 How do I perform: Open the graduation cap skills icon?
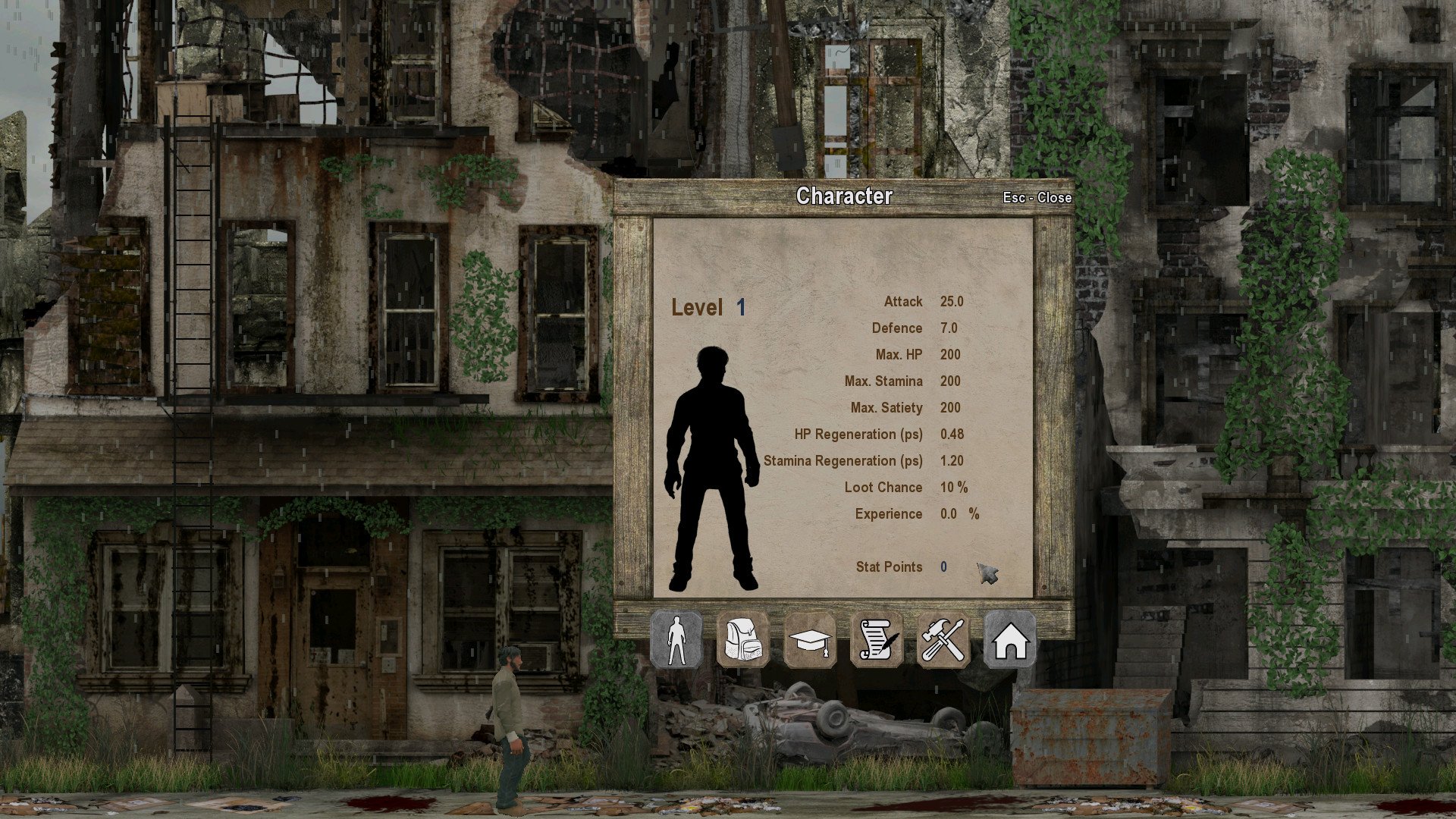click(x=811, y=641)
